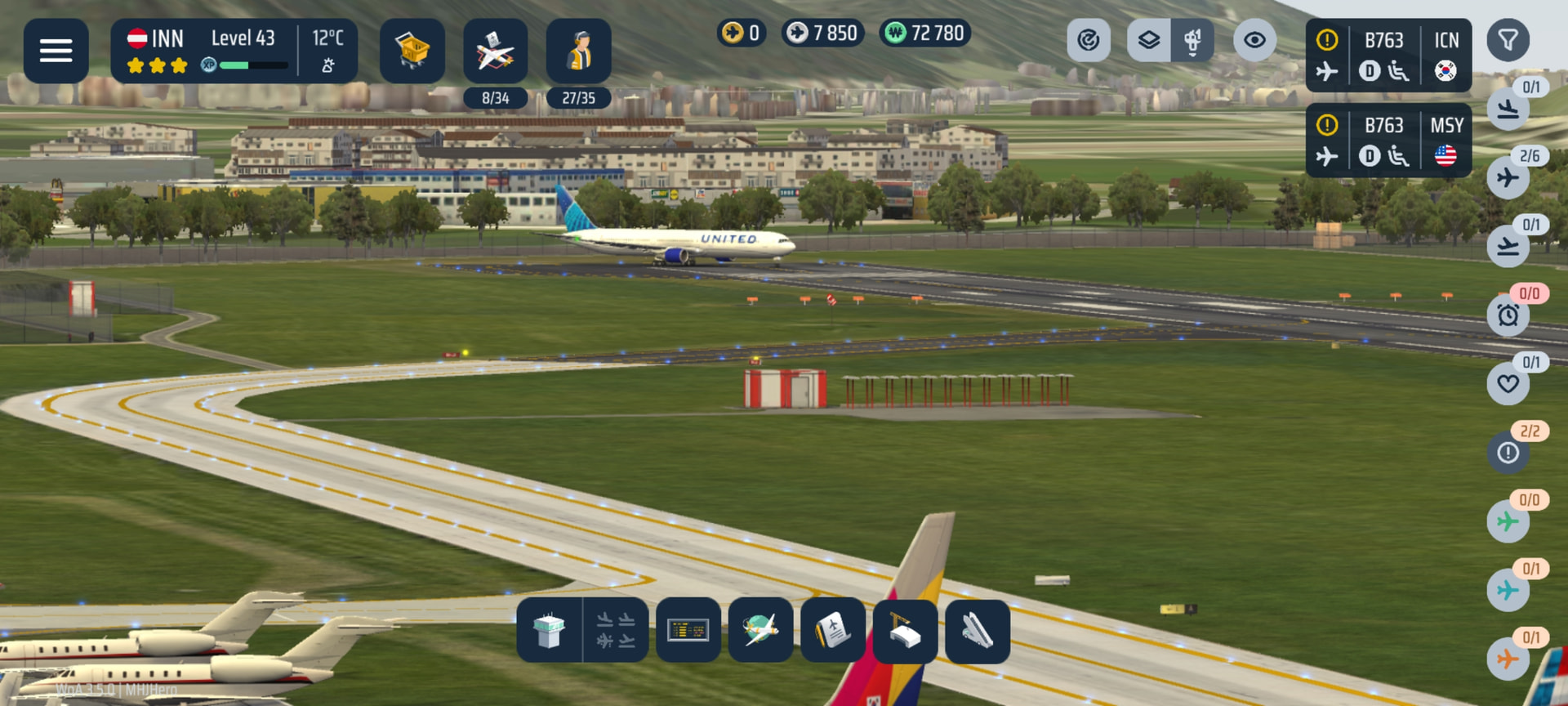Screen dimensions: 1568x706
Task: Open the INN airport level panel
Action: pyautogui.click(x=234, y=51)
